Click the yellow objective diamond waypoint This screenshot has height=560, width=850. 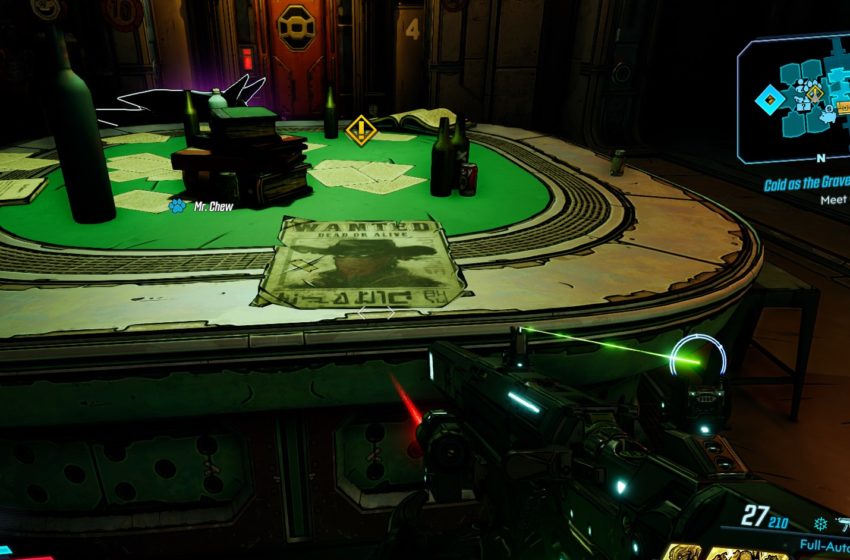360,129
